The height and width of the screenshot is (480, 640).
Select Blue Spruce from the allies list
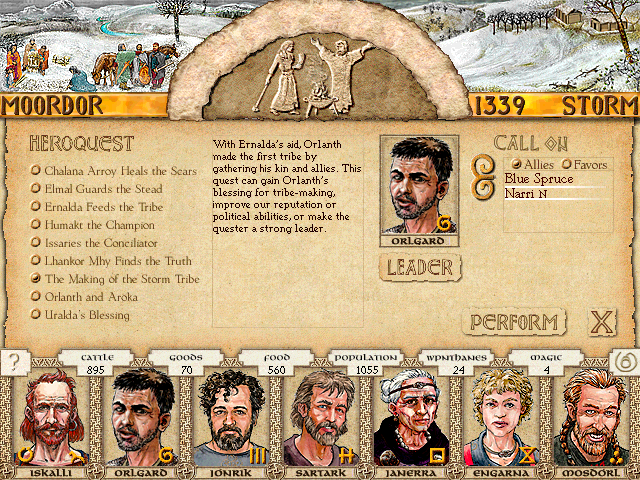click(x=539, y=179)
